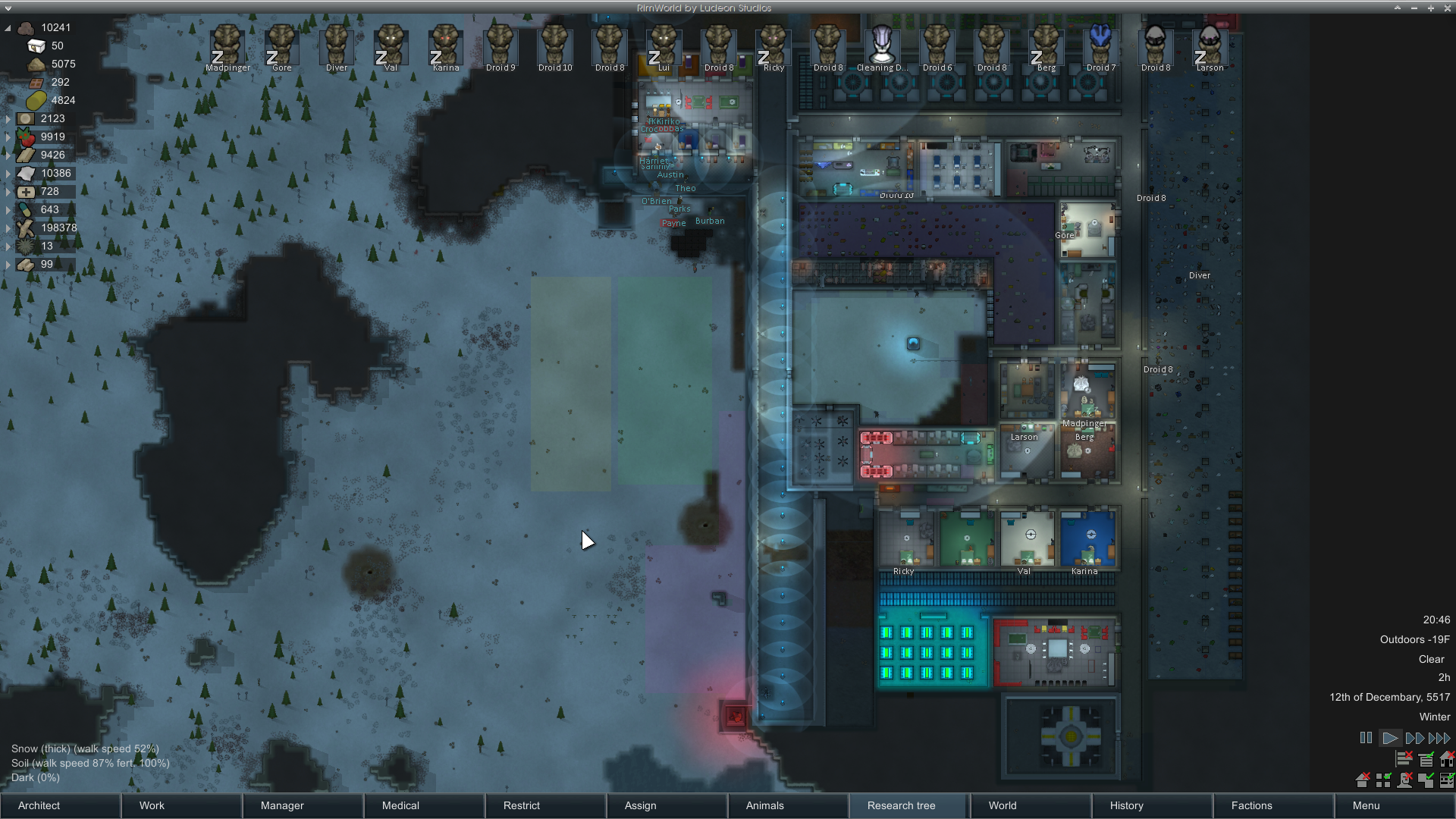
Task: View the Animals tab
Action: click(x=789, y=805)
